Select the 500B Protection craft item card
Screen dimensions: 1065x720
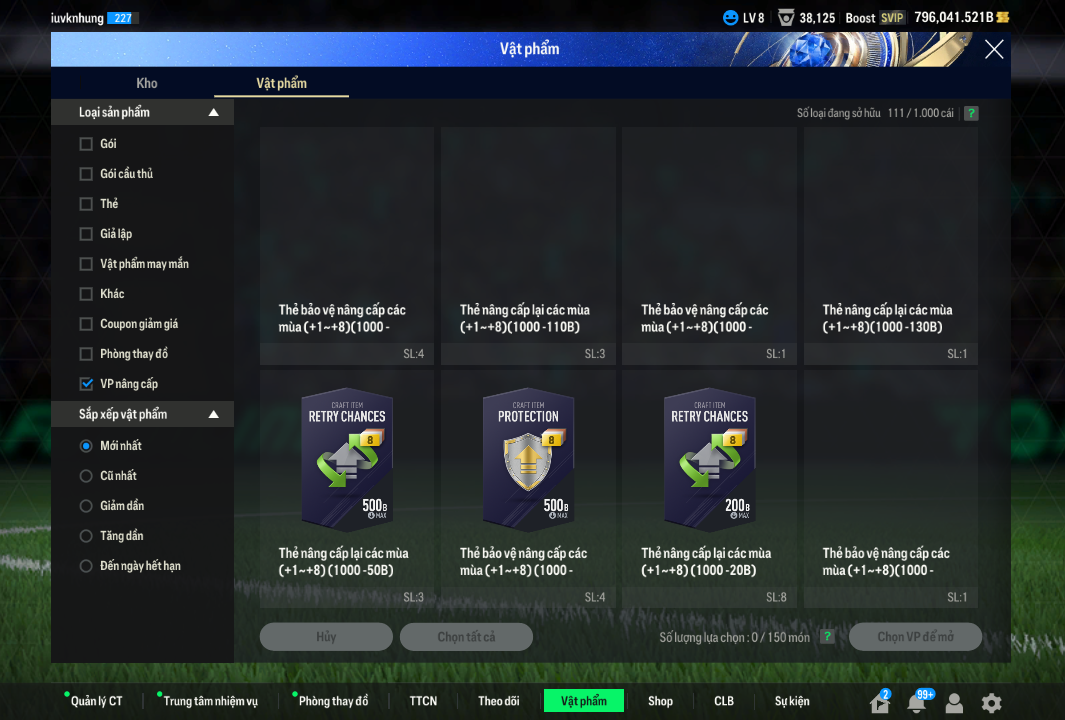point(528,460)
